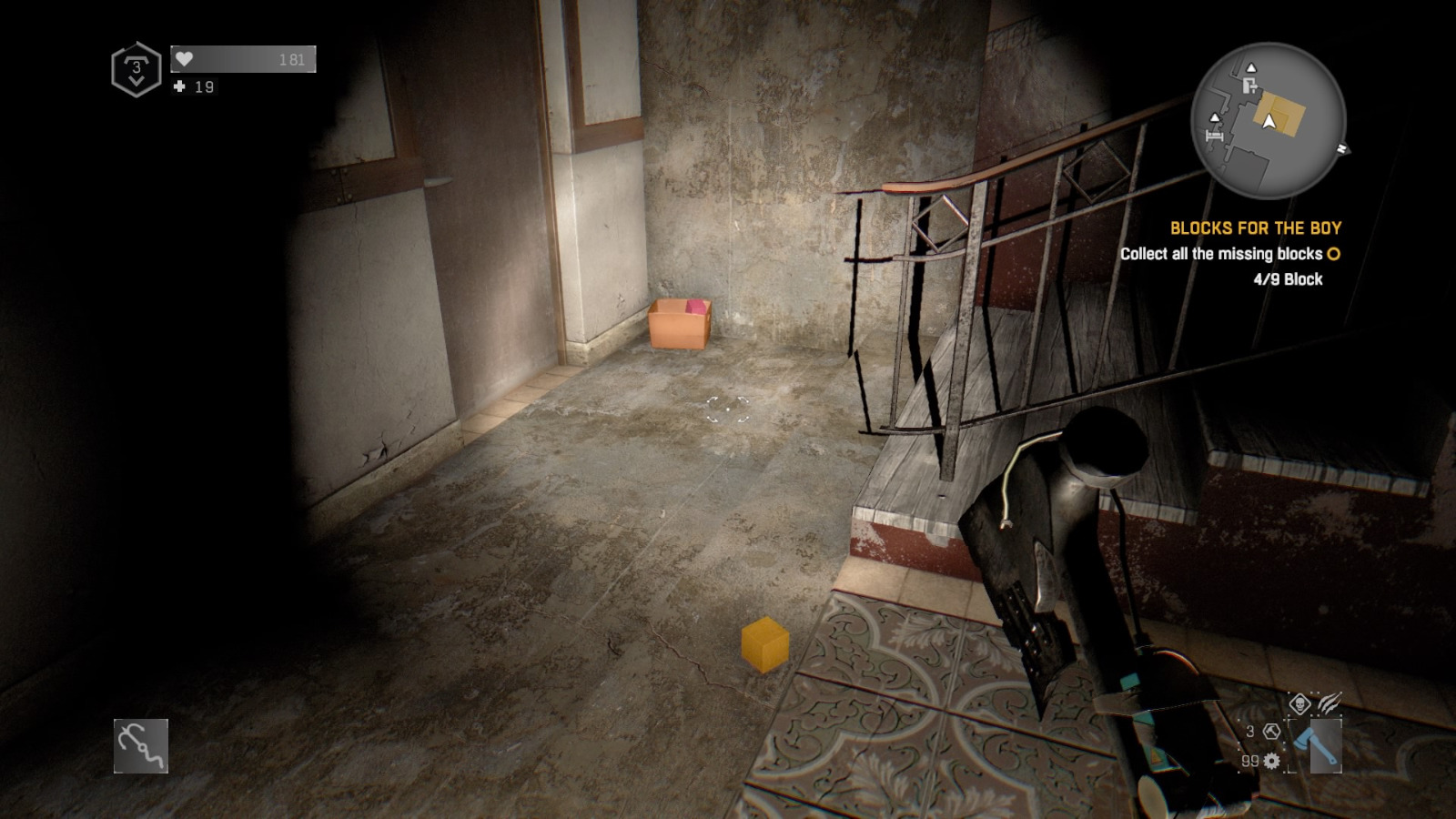
Task: Click the claw scratch marks icon
Action: pos(1329,703)
